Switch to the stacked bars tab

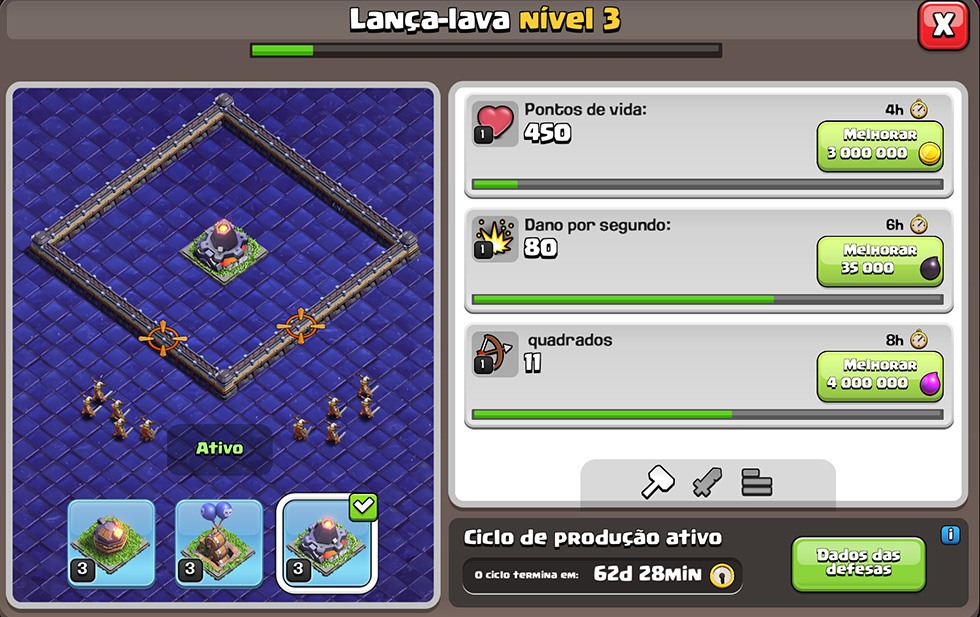pyautogui.click(x=757, y=483)
